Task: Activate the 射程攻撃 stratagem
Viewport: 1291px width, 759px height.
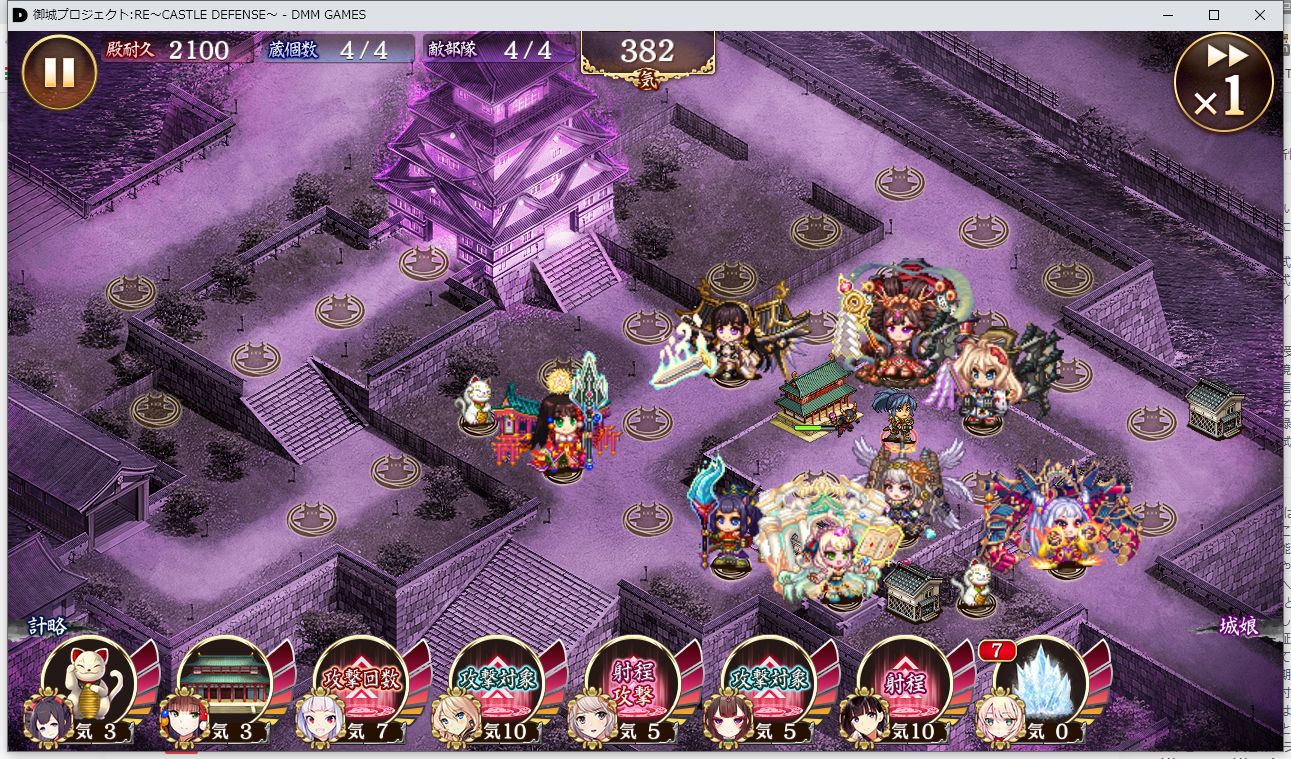Action: click(633, 681)
